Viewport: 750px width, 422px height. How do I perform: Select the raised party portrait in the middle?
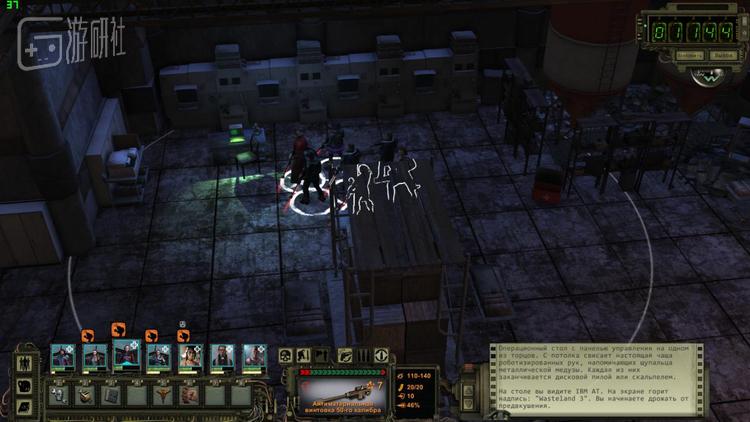click(126, 354)
